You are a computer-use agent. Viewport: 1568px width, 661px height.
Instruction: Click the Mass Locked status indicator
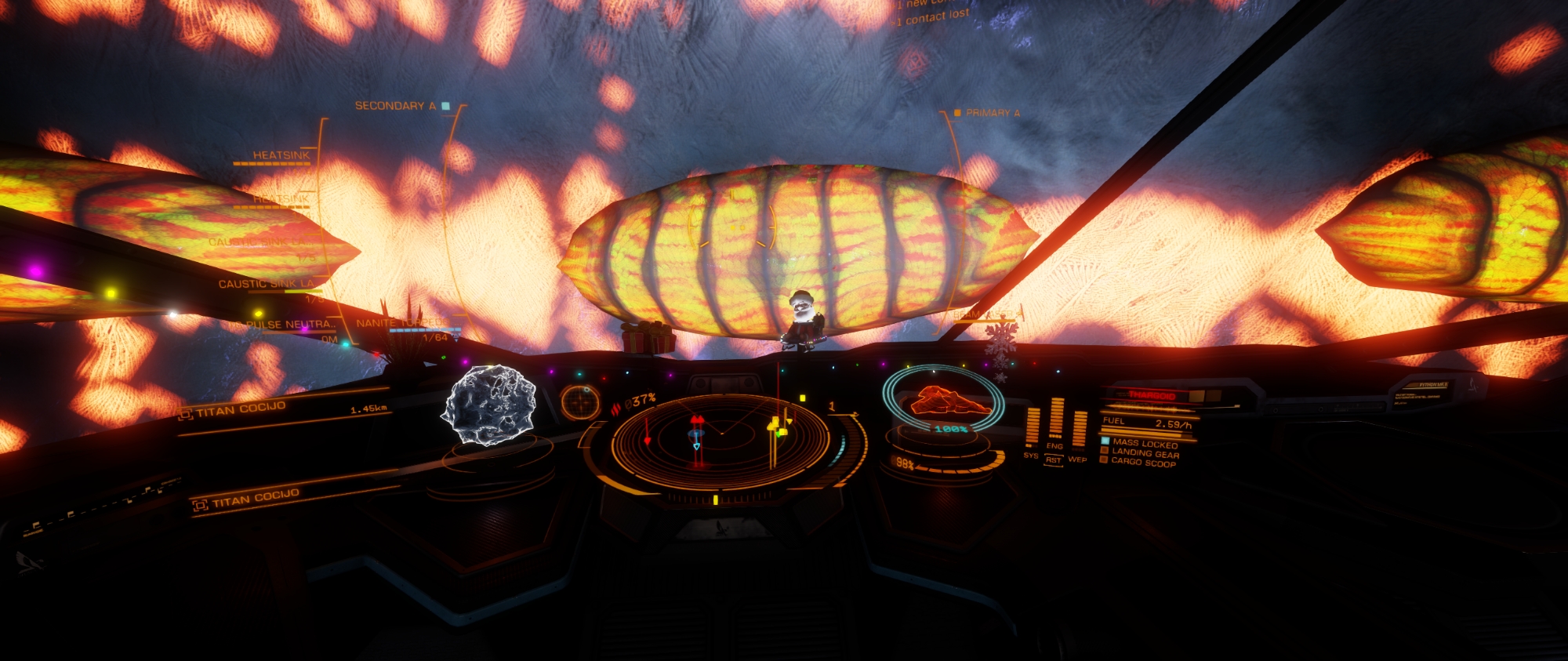pos(1144,444)
